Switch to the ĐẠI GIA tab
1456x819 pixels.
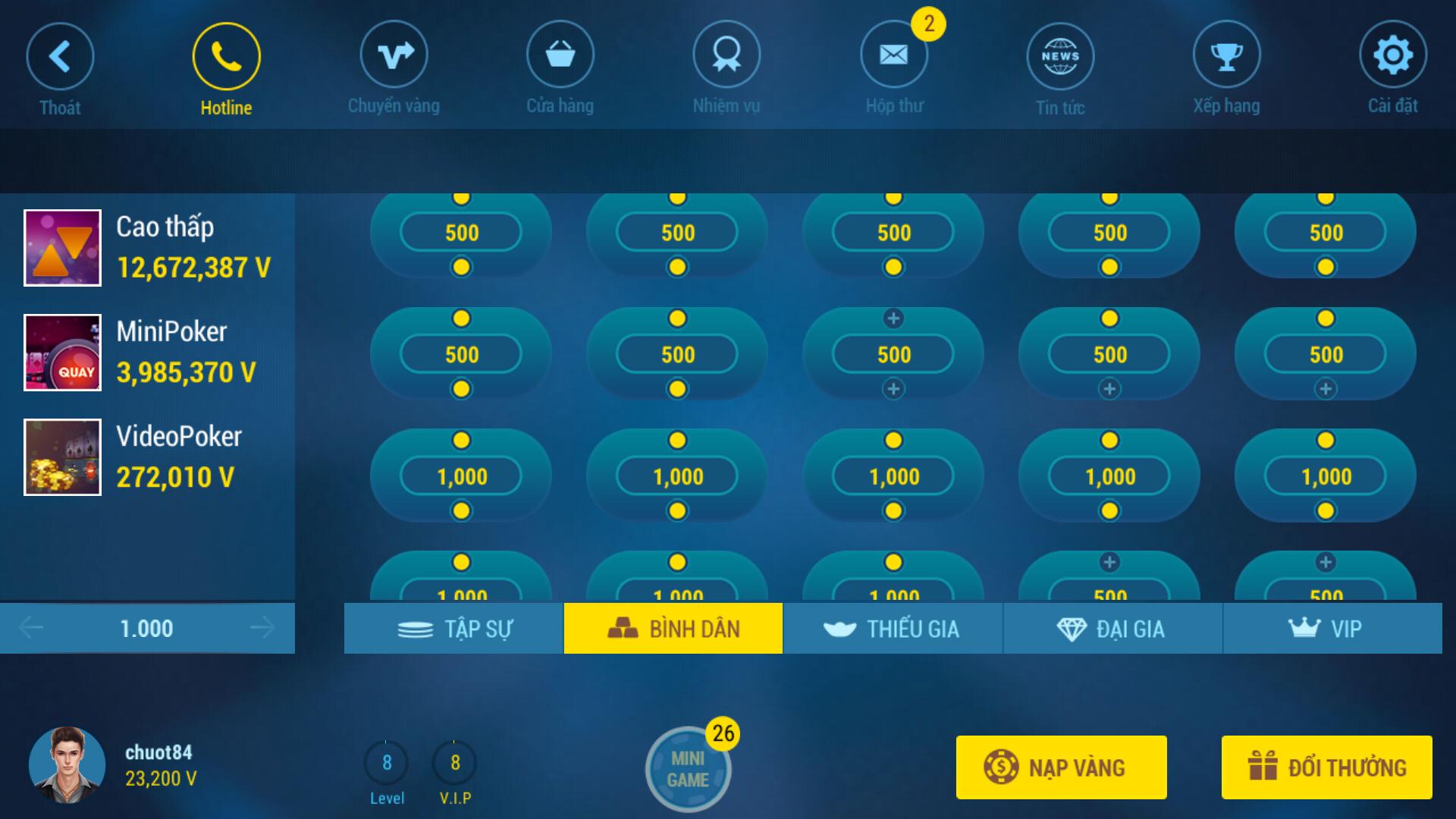[x=1112, y=628]
